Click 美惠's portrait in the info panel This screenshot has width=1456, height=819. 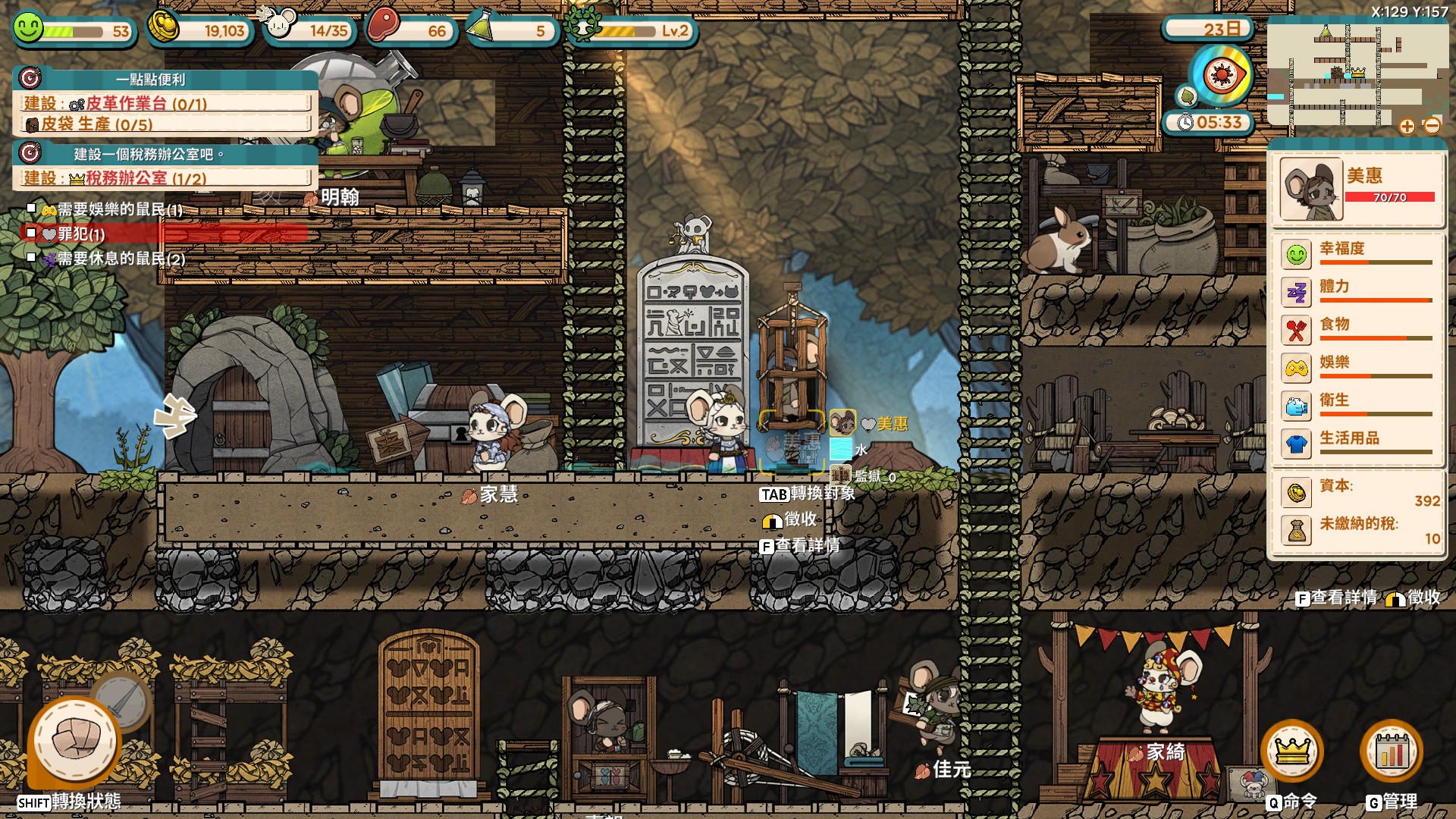coord(1311,189)
